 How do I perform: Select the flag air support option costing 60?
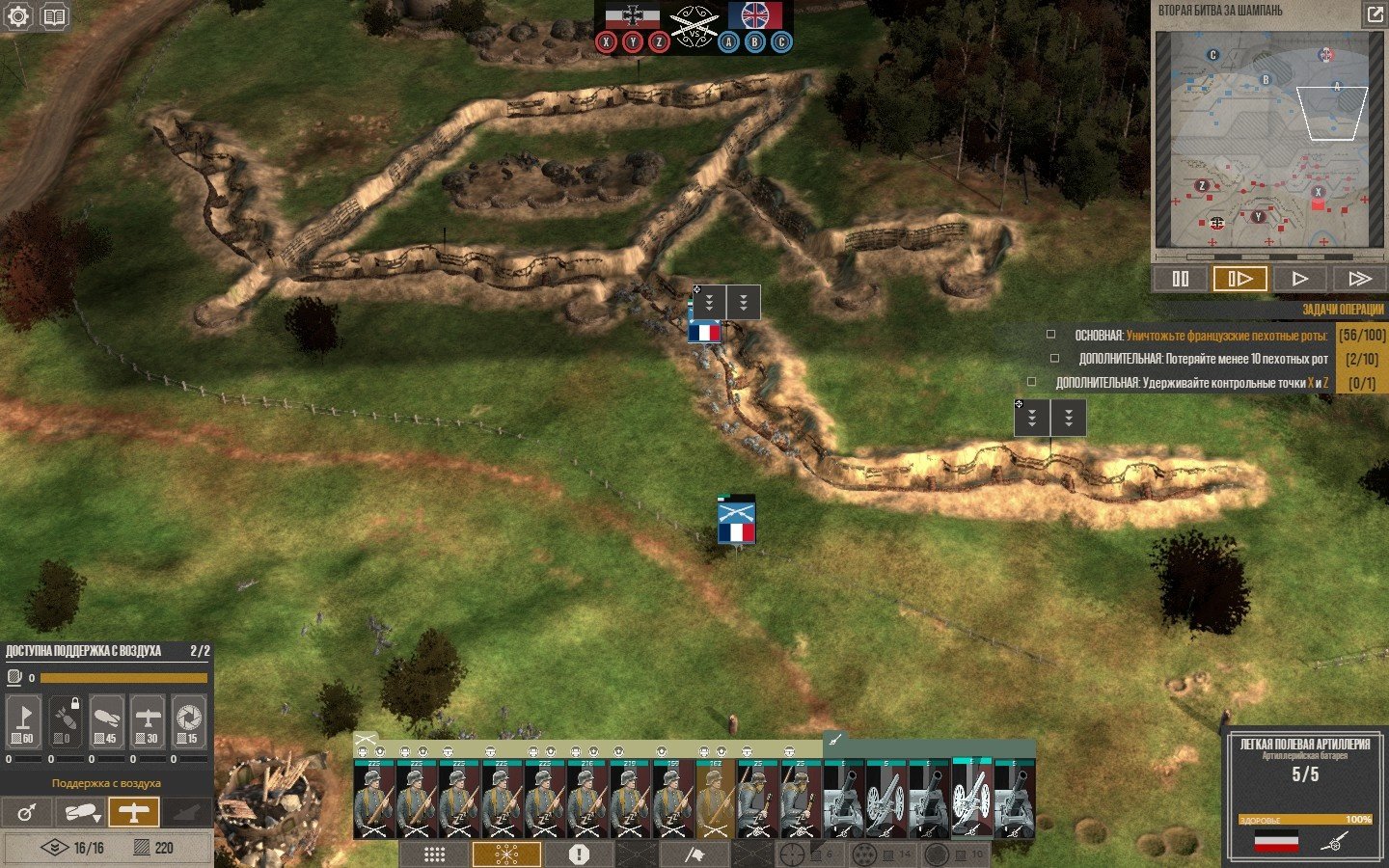click(23, 720)
